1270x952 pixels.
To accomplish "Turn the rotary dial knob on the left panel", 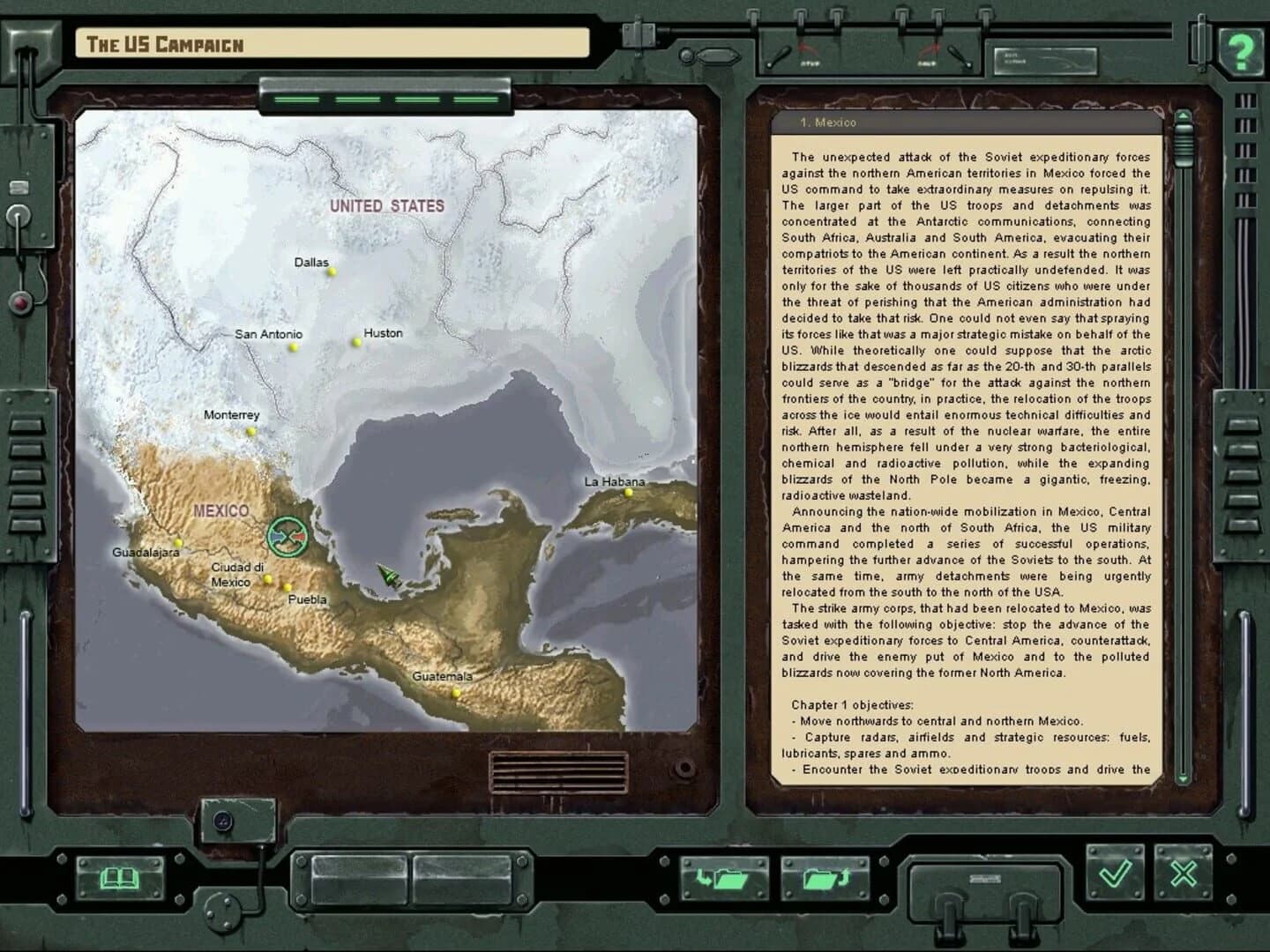I will coord(19,216).
